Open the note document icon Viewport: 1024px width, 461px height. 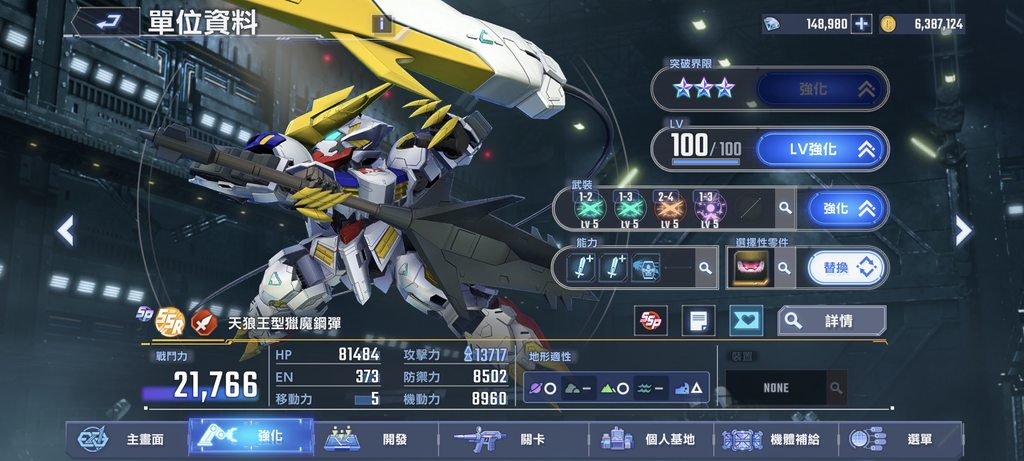pos(698,321)
